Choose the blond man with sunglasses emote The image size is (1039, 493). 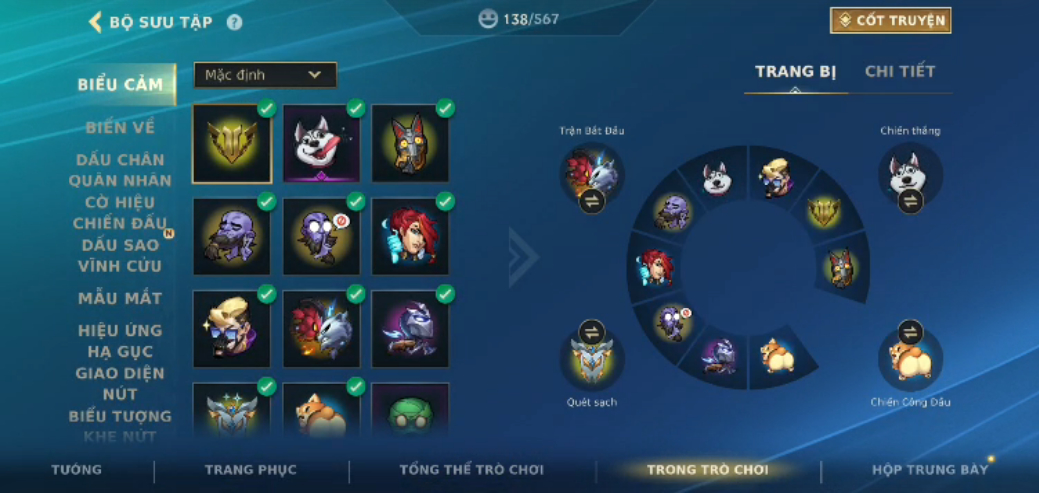tap(231, 329)
